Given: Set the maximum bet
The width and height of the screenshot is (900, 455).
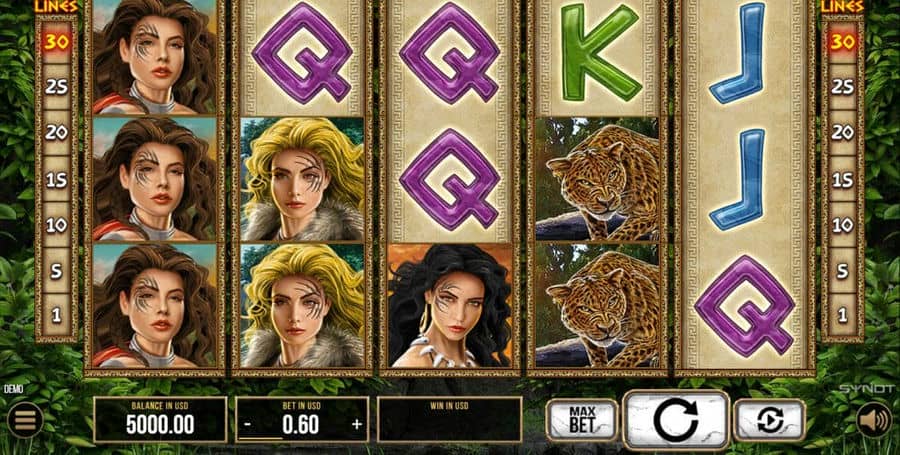Looking at the screenshot, I should (x=580, y=418).
